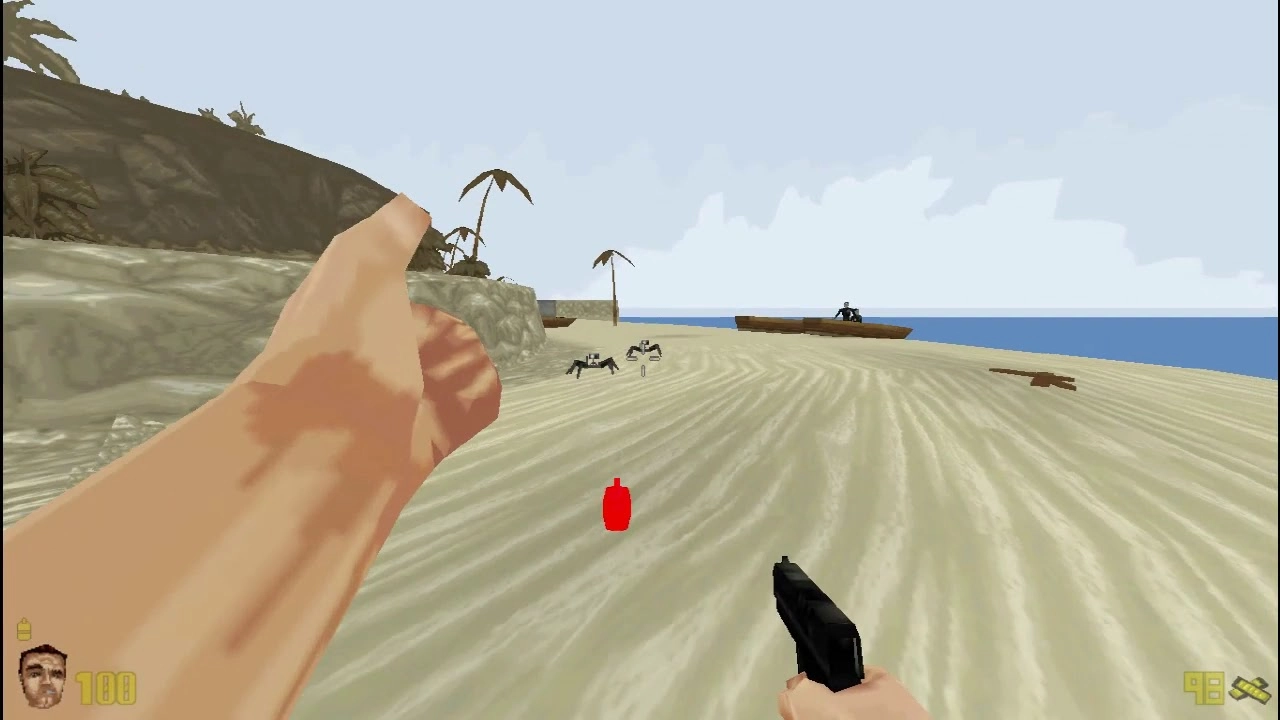This screenshot has height=720, width=1280.
Task: Click the ammo counter showing 98
Action: 1205,688
